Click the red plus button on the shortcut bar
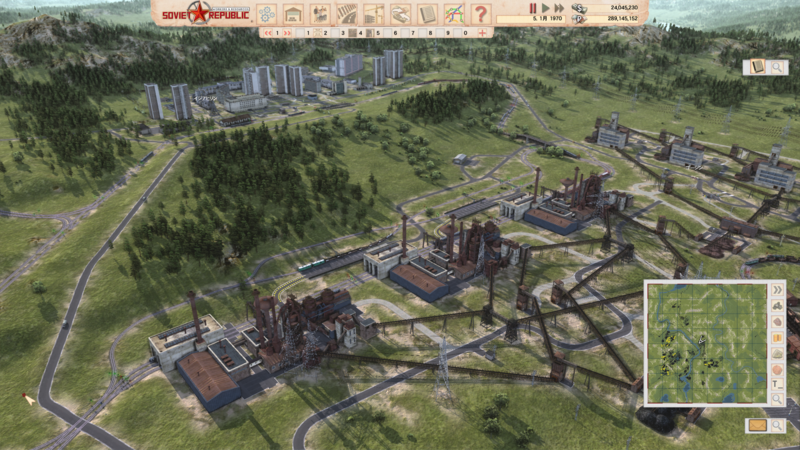The height and width of the screenshot is (450, 800). [483, 33]
